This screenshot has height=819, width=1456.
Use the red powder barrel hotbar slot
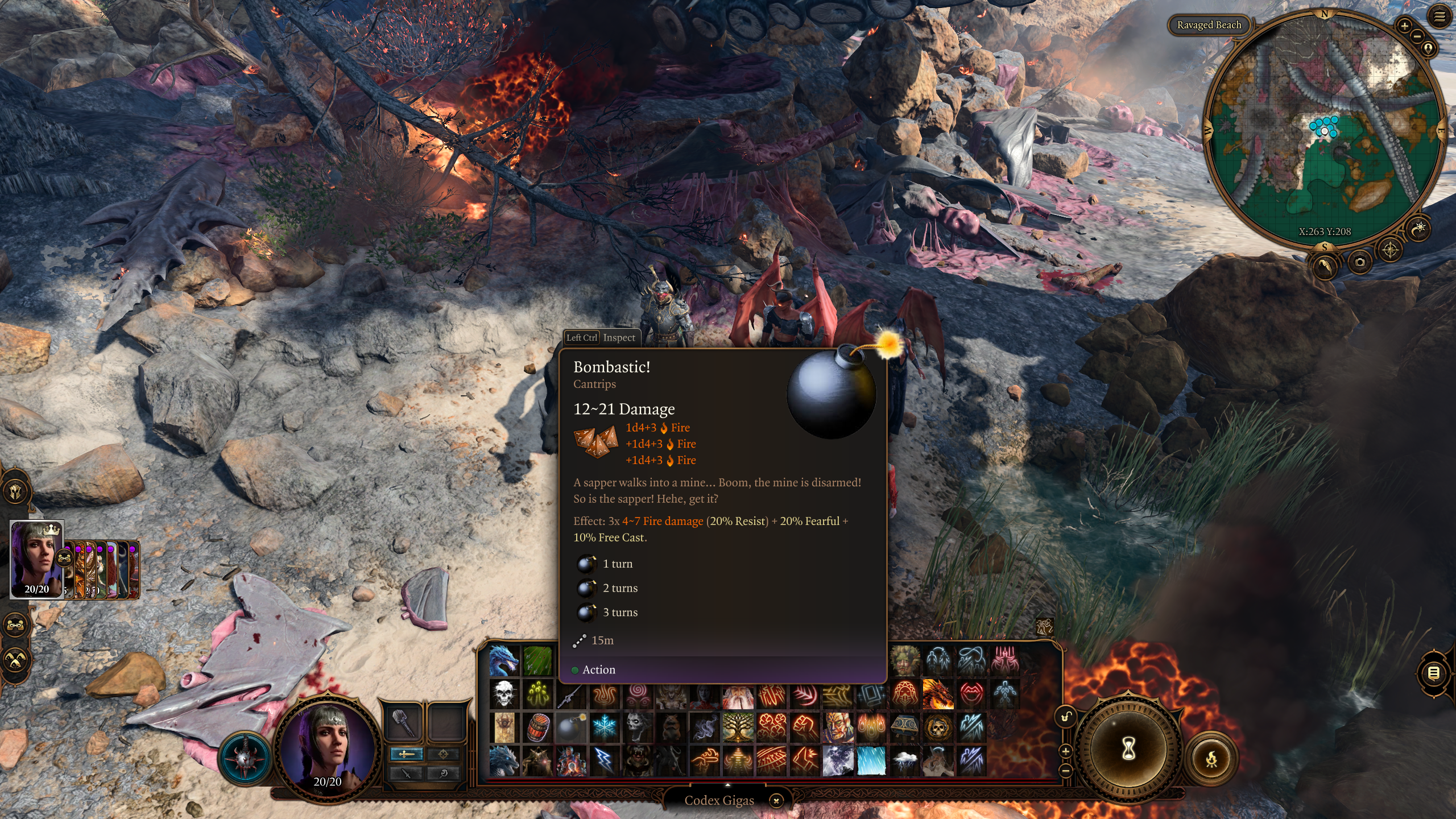click(x=537, y=727)
